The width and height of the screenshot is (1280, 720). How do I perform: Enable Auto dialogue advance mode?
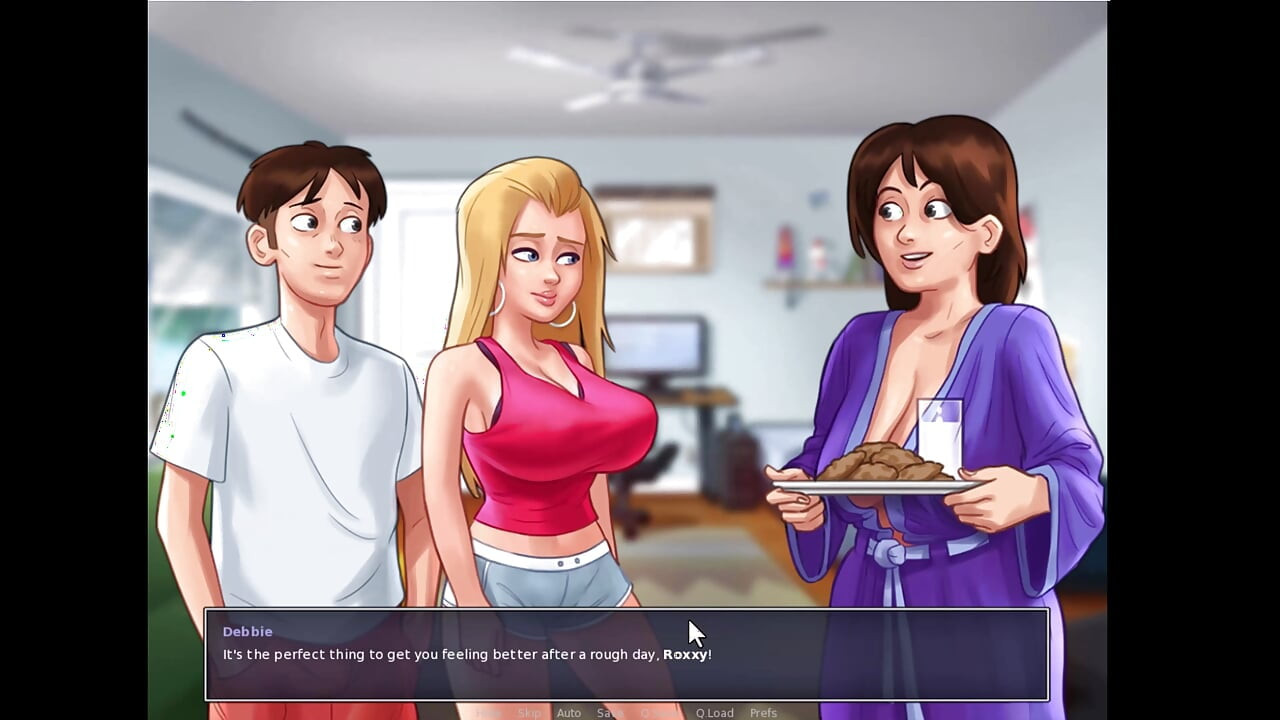pyautogui.click(x=569, y=712)
